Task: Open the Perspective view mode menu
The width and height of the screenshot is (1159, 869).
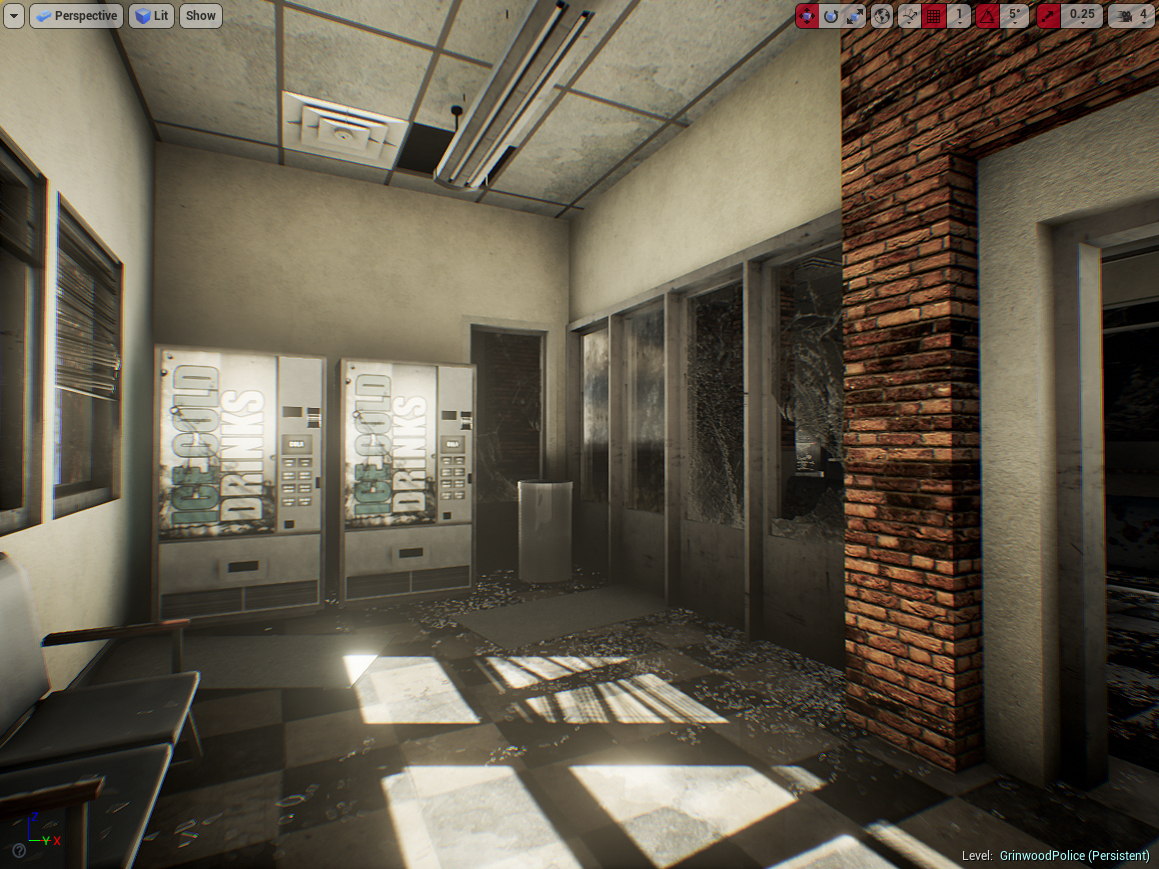Action: click(x=76, y=16)
